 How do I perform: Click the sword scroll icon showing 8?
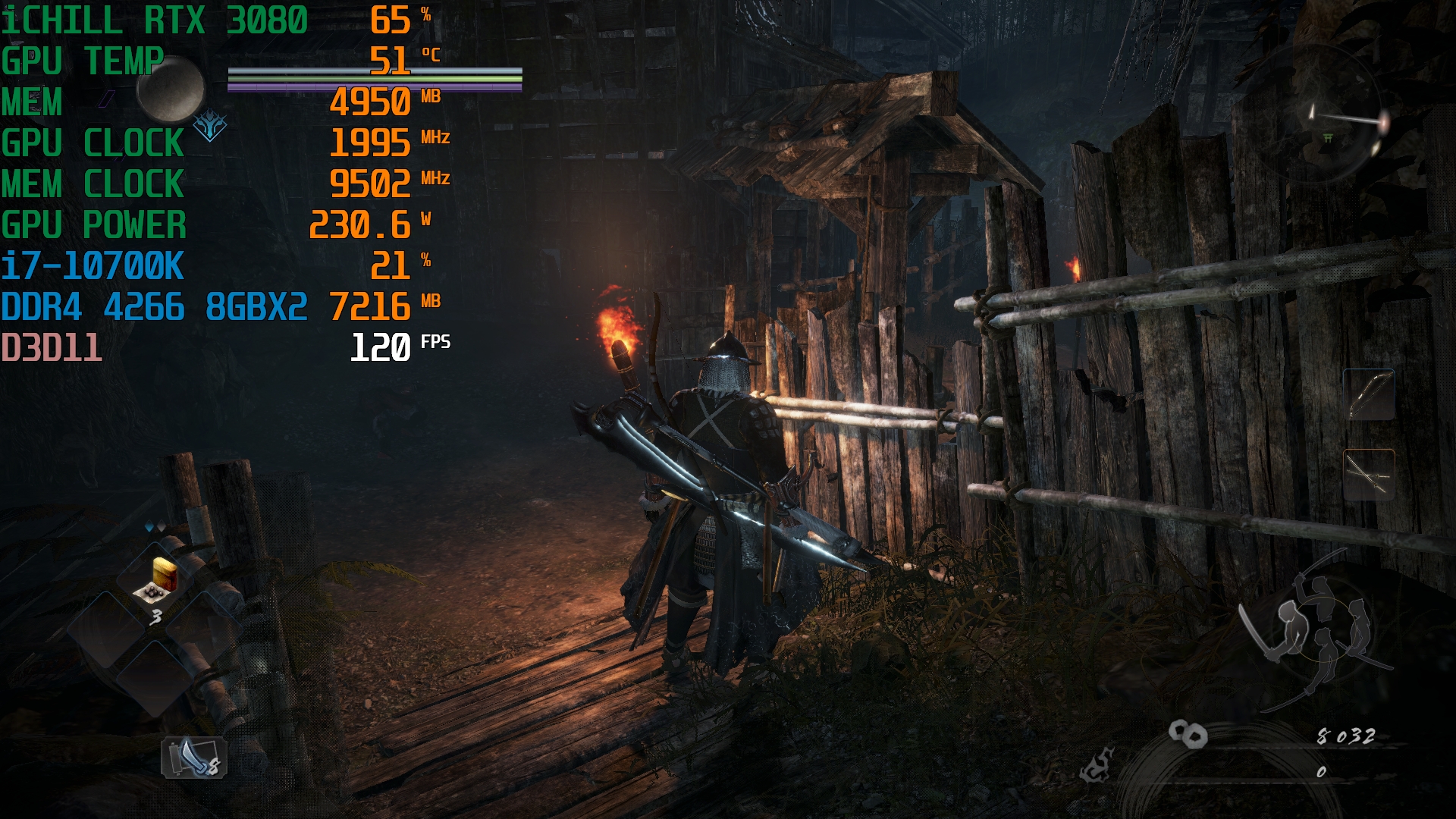[194, 757]
